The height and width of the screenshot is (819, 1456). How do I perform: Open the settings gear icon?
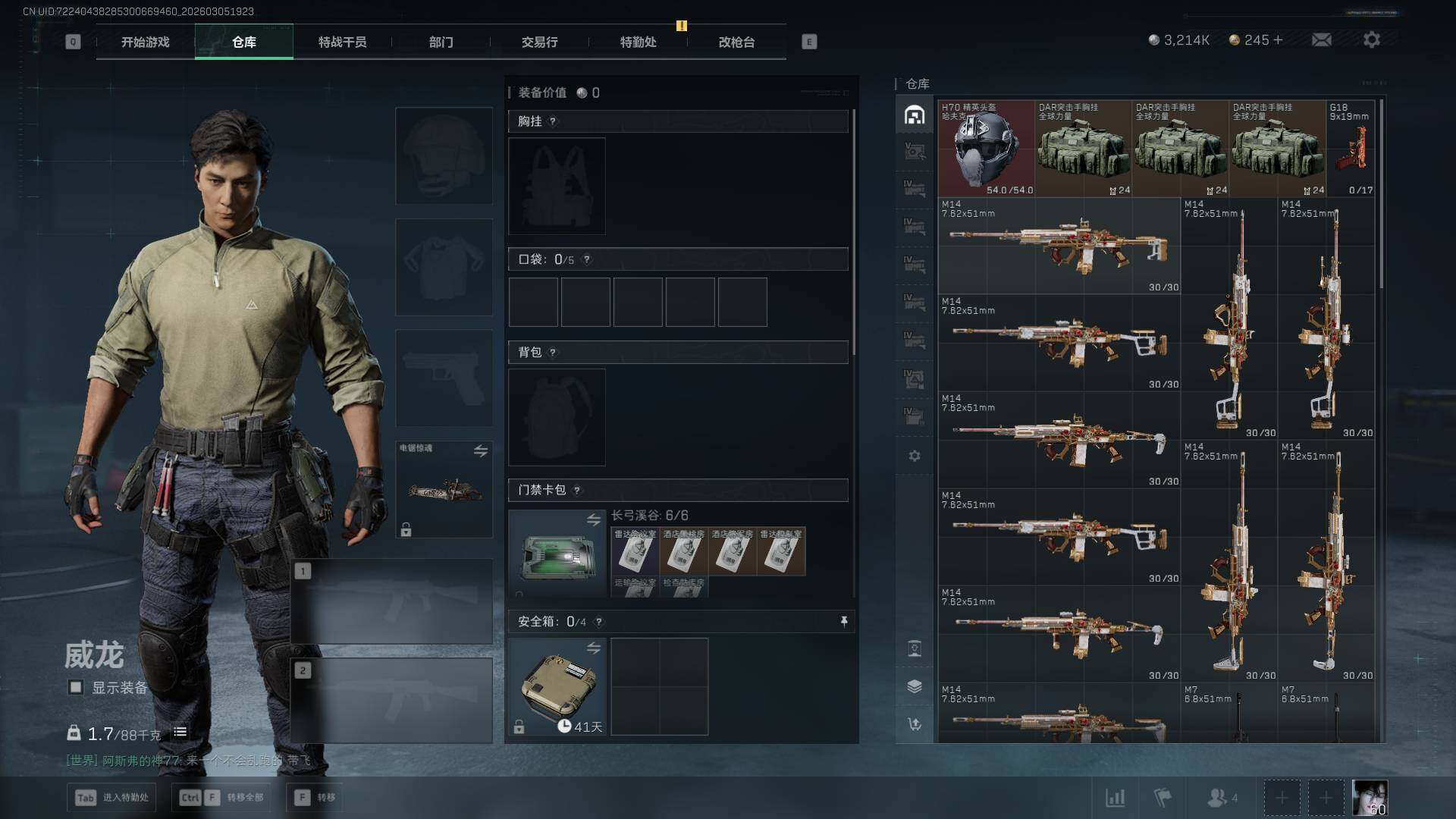click(x=1371, y=39)
